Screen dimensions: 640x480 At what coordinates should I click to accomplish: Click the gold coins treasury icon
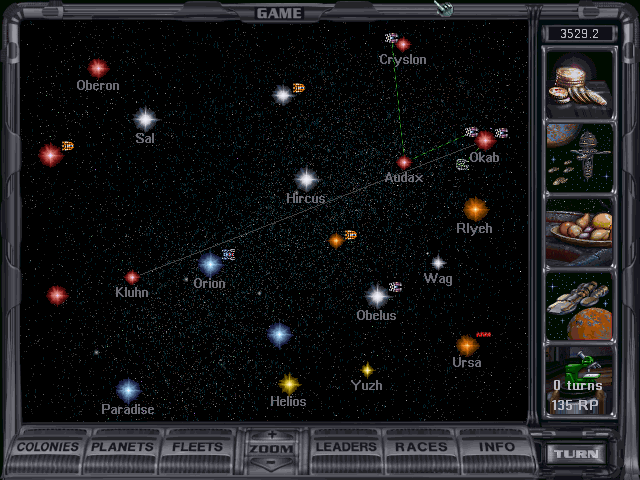pos(580,83)
